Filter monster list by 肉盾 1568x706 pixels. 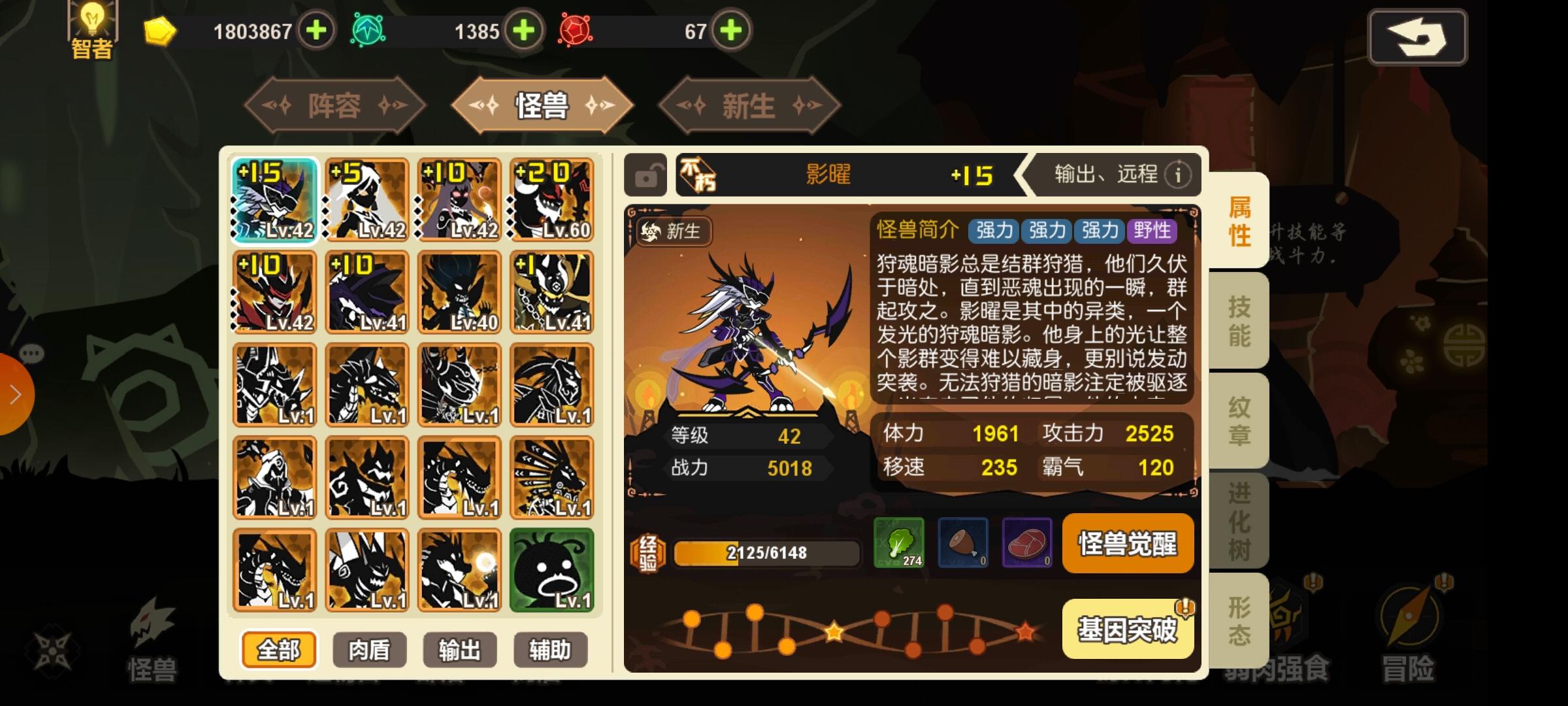(x=368, y=649)
